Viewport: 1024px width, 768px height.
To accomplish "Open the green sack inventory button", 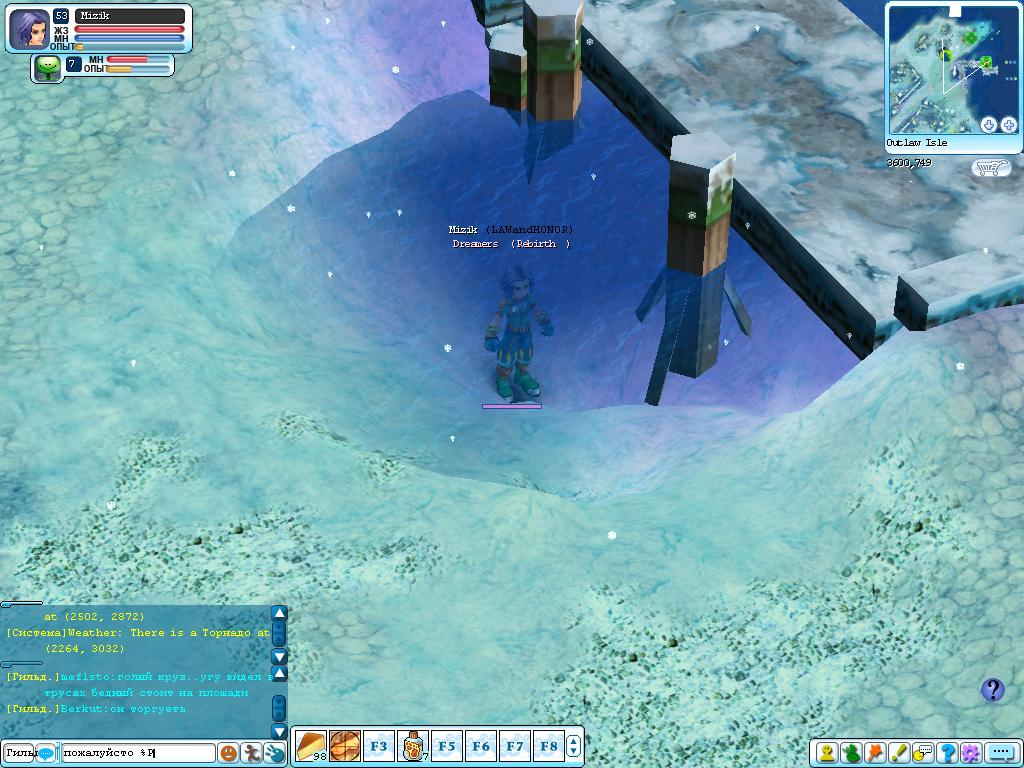I will (851, 753).
